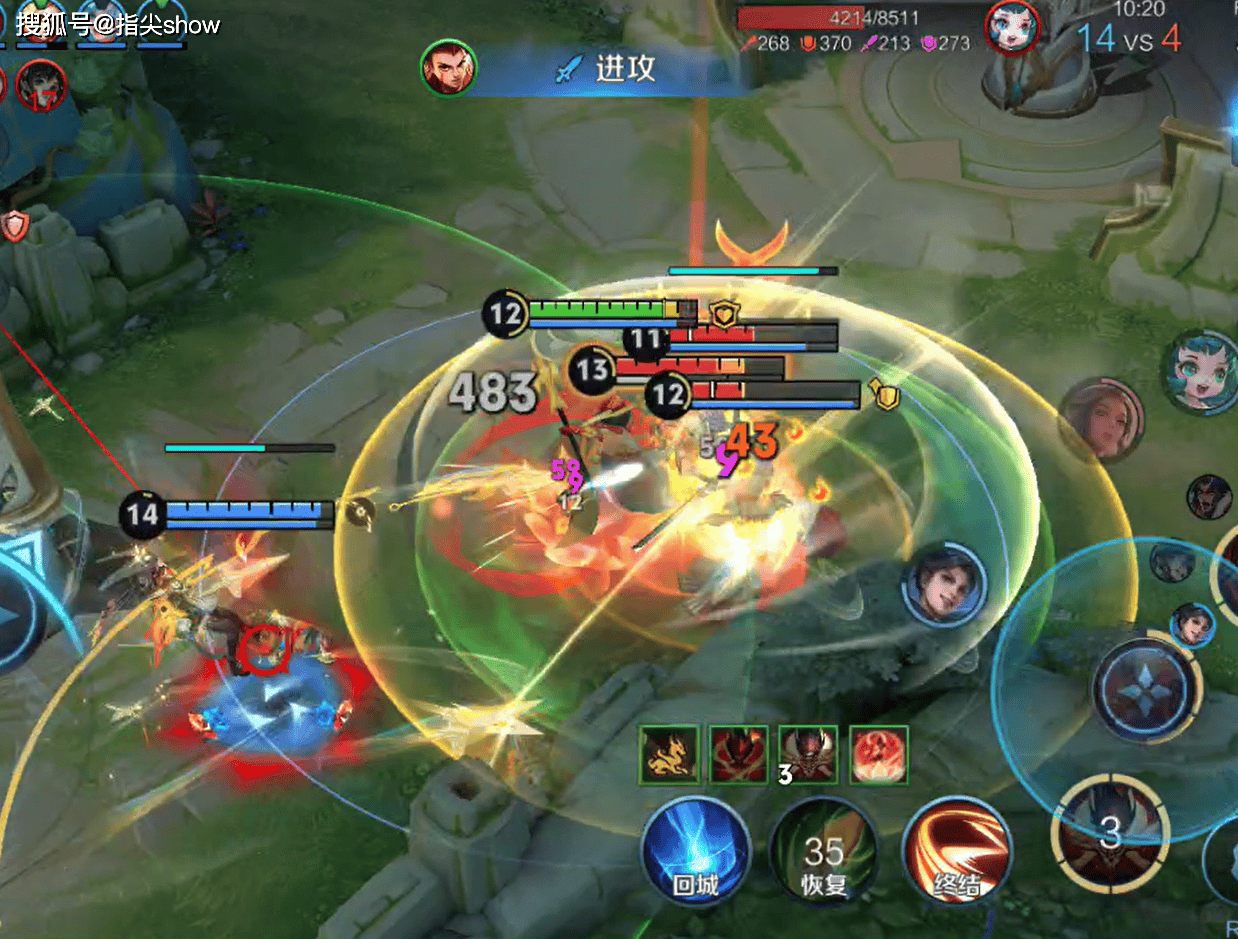Select the red-haired hero portrait beside 进攻
Viewport: 1238px width, 939px height.
[449, 68]
